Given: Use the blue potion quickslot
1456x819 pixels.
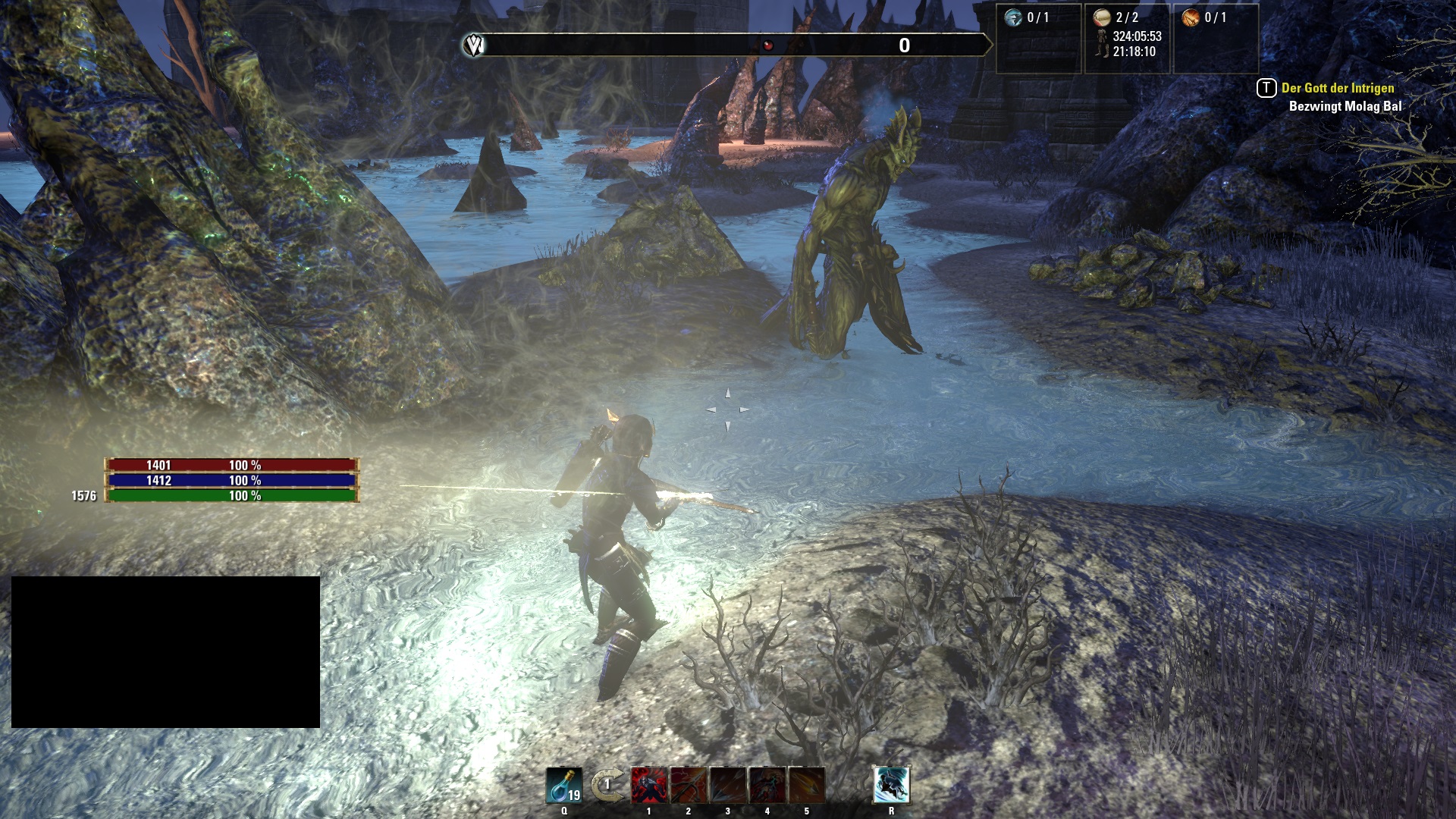Looking at the screenshot, I should coord(564,786).
